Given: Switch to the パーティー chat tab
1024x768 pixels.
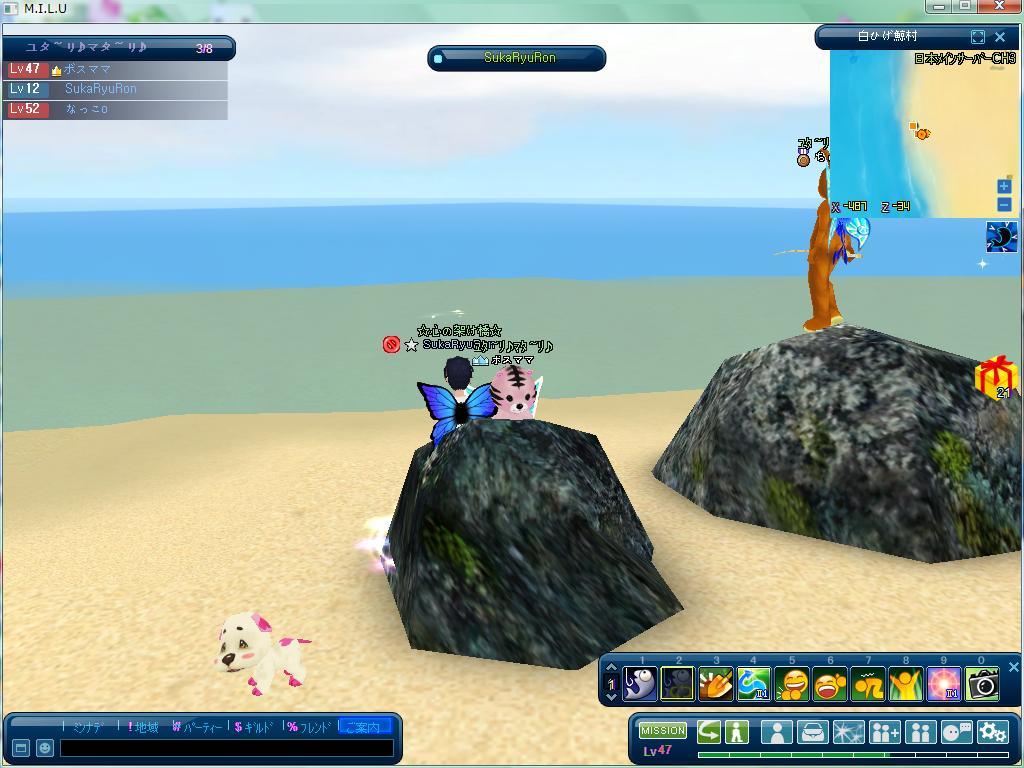Looking at the screenshot, I should 197,727.
